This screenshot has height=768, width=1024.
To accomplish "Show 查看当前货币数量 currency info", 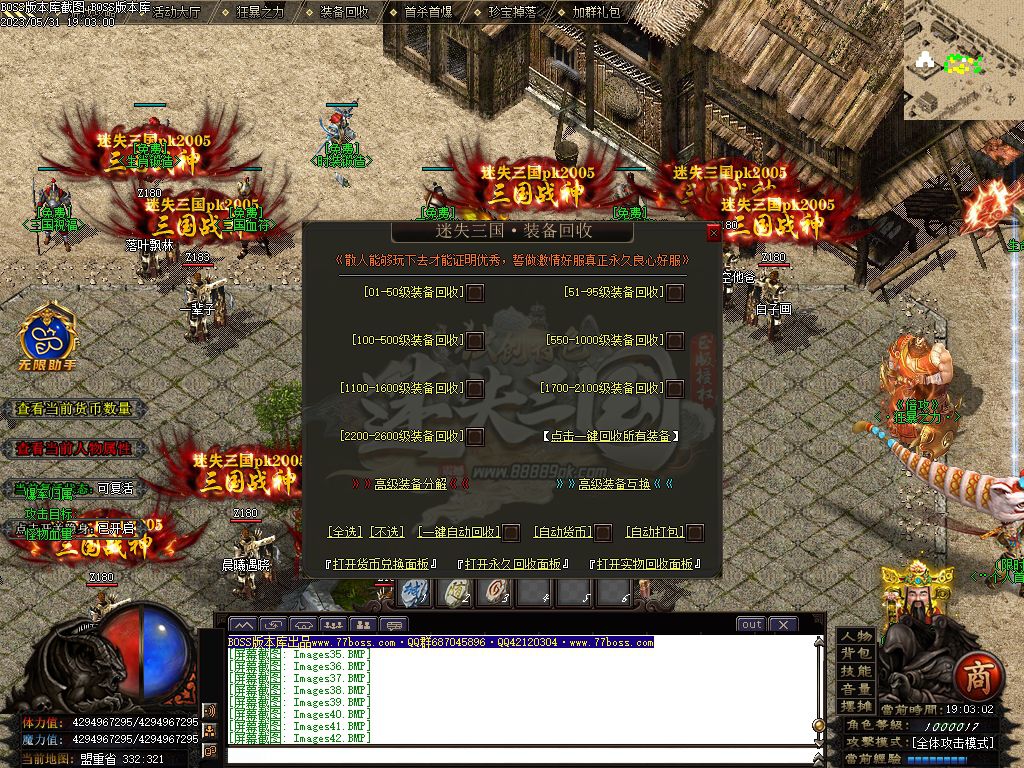I will click(74, 409).
